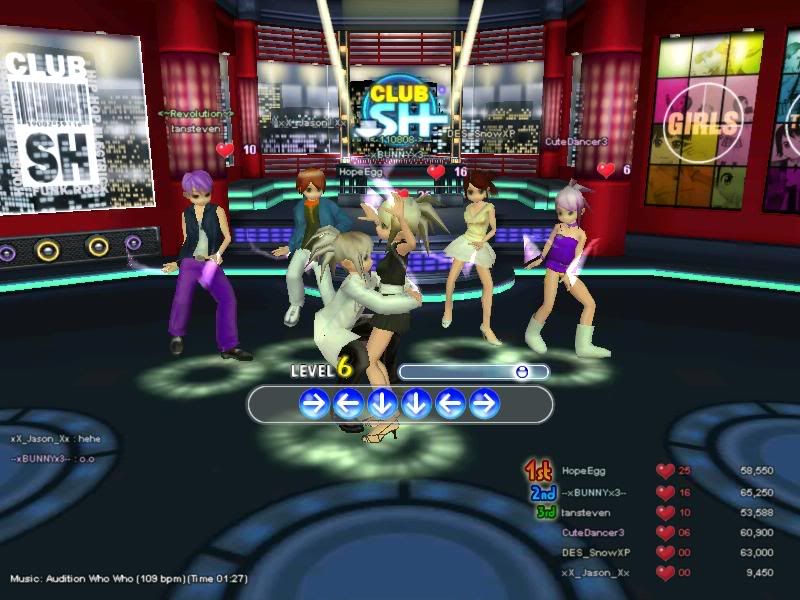Pick the DES_SnowXP scoreboard row
The image size is (800, 600).
pos(593,552)
